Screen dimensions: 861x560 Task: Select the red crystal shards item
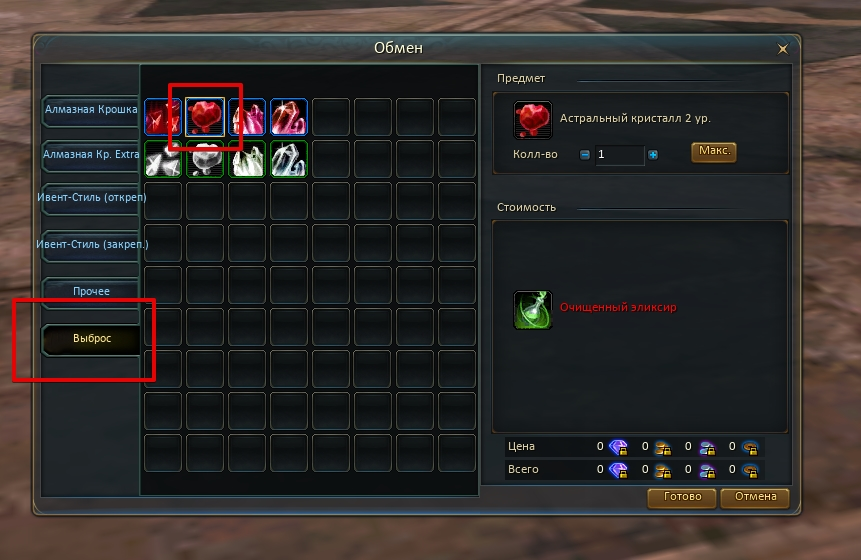point(163,117)
